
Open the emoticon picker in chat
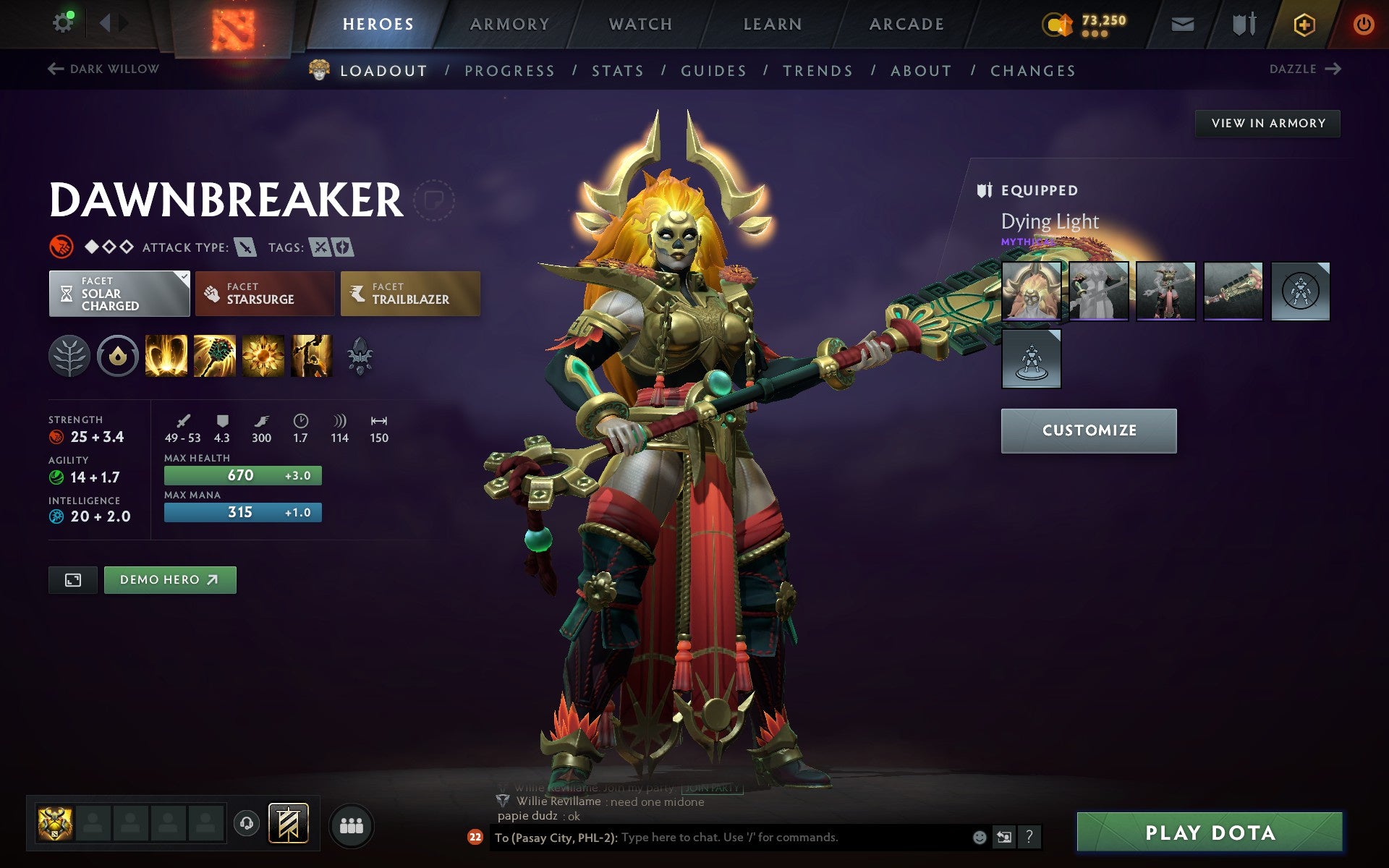pyautogui.click(x=981, y=838)
